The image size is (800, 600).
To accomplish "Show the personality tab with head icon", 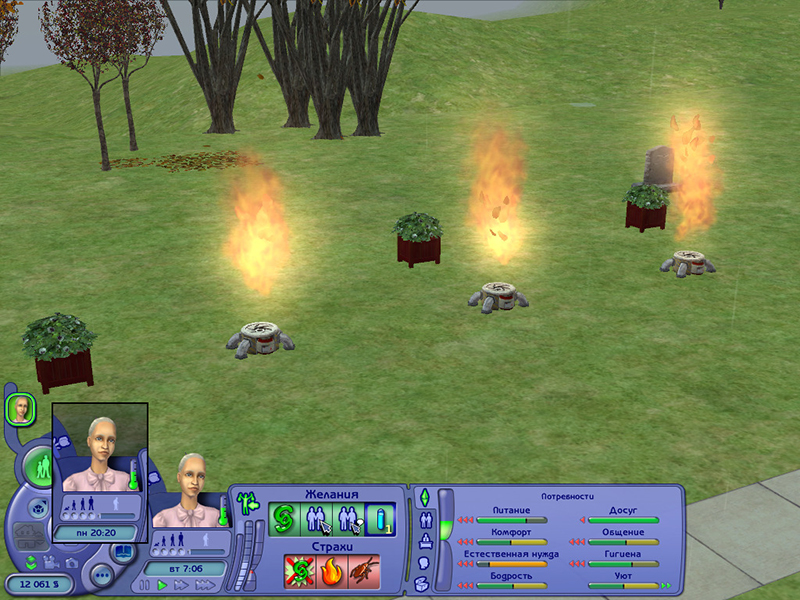I will [424, 563].
